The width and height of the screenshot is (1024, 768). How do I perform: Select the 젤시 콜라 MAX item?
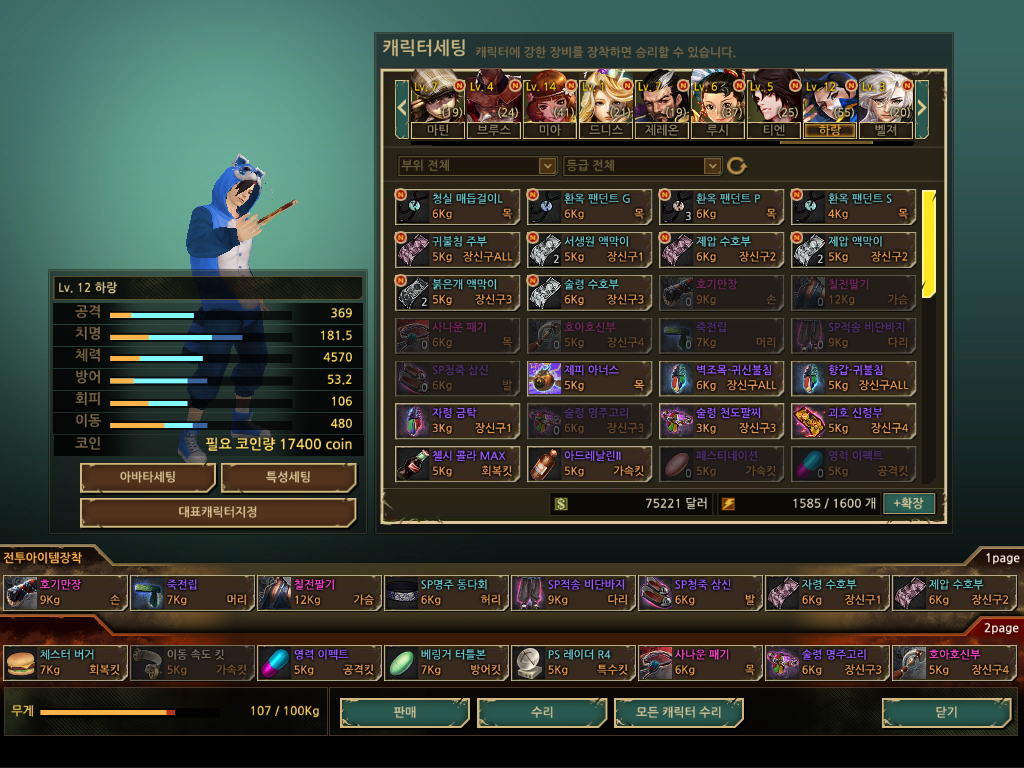point(458,463)
